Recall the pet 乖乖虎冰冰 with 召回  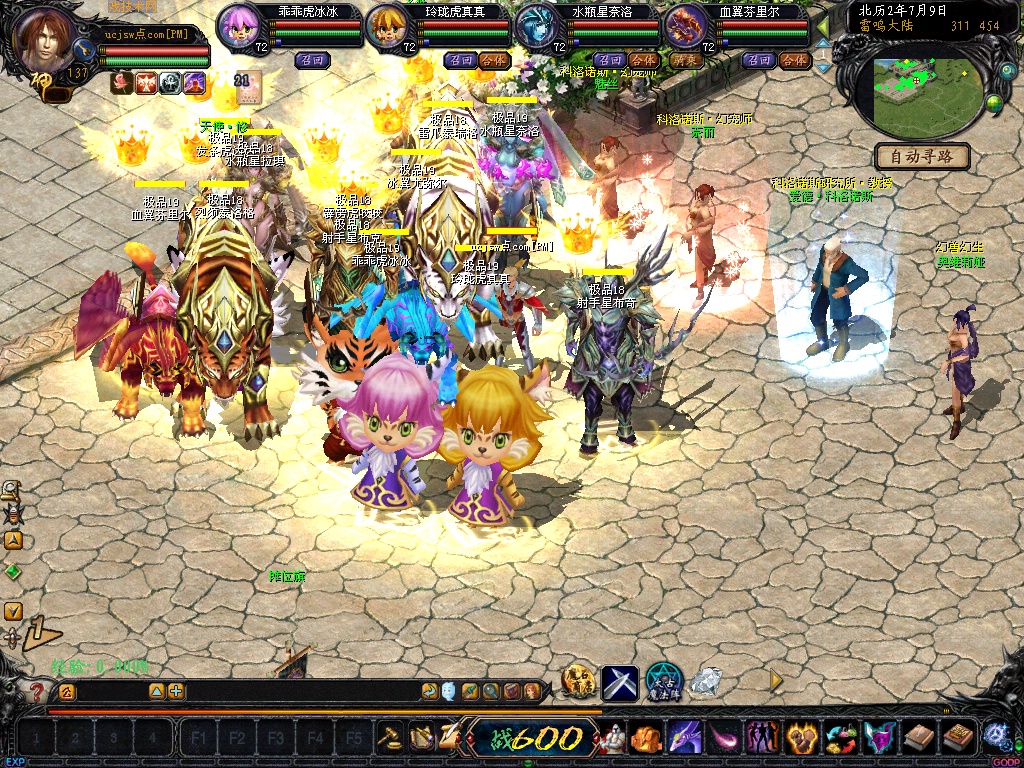pyautogui.click(x=310, y=60)
